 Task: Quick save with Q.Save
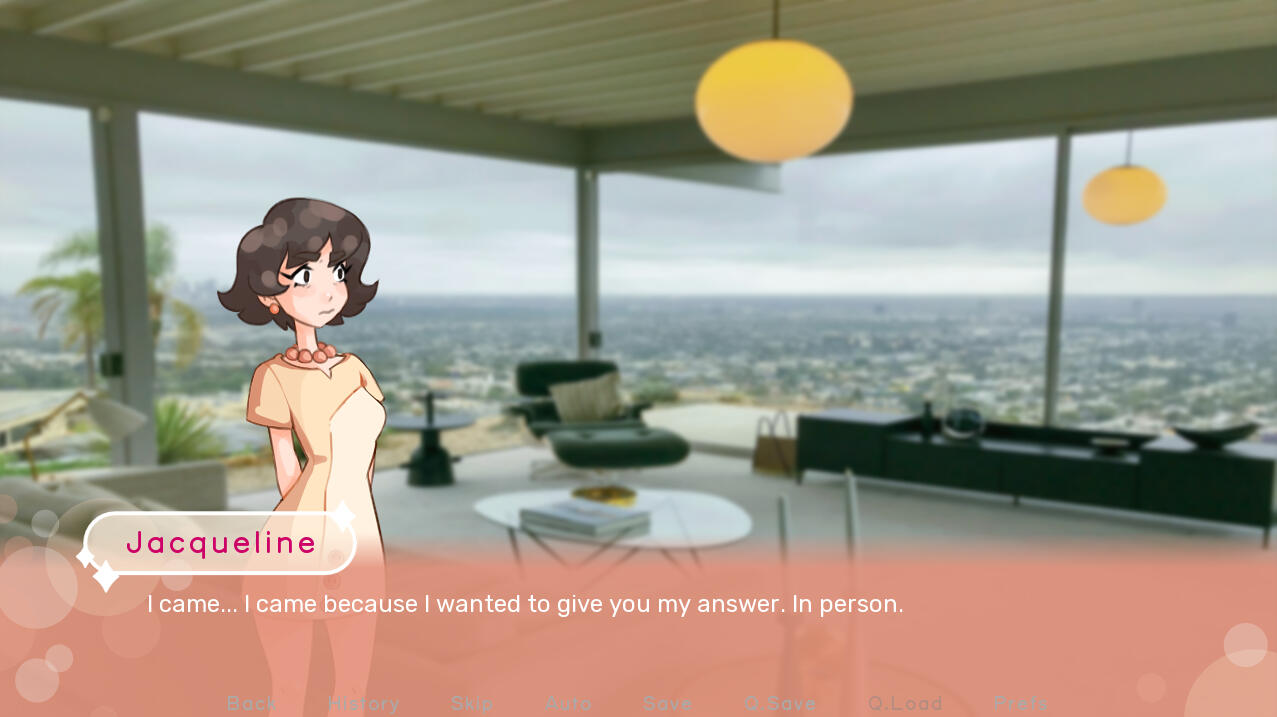[x=780, y=704]
